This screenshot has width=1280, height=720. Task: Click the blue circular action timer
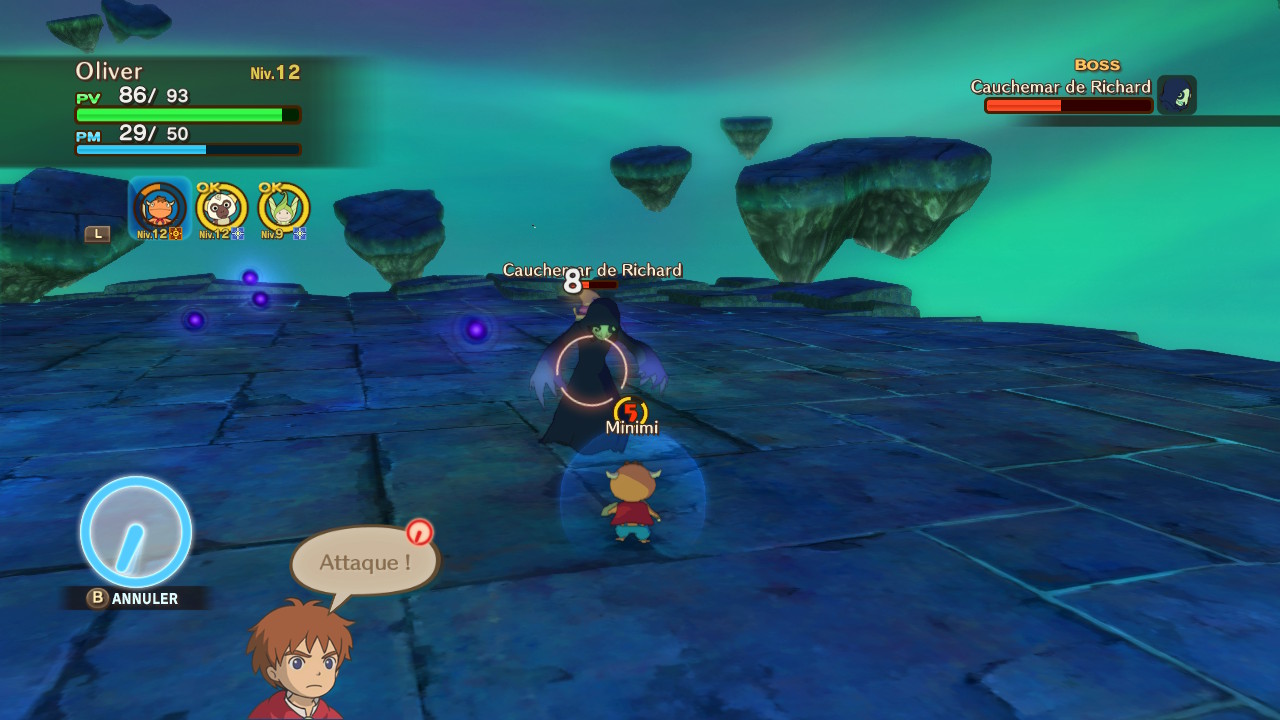pyautogui.click(x=136, y=531)
